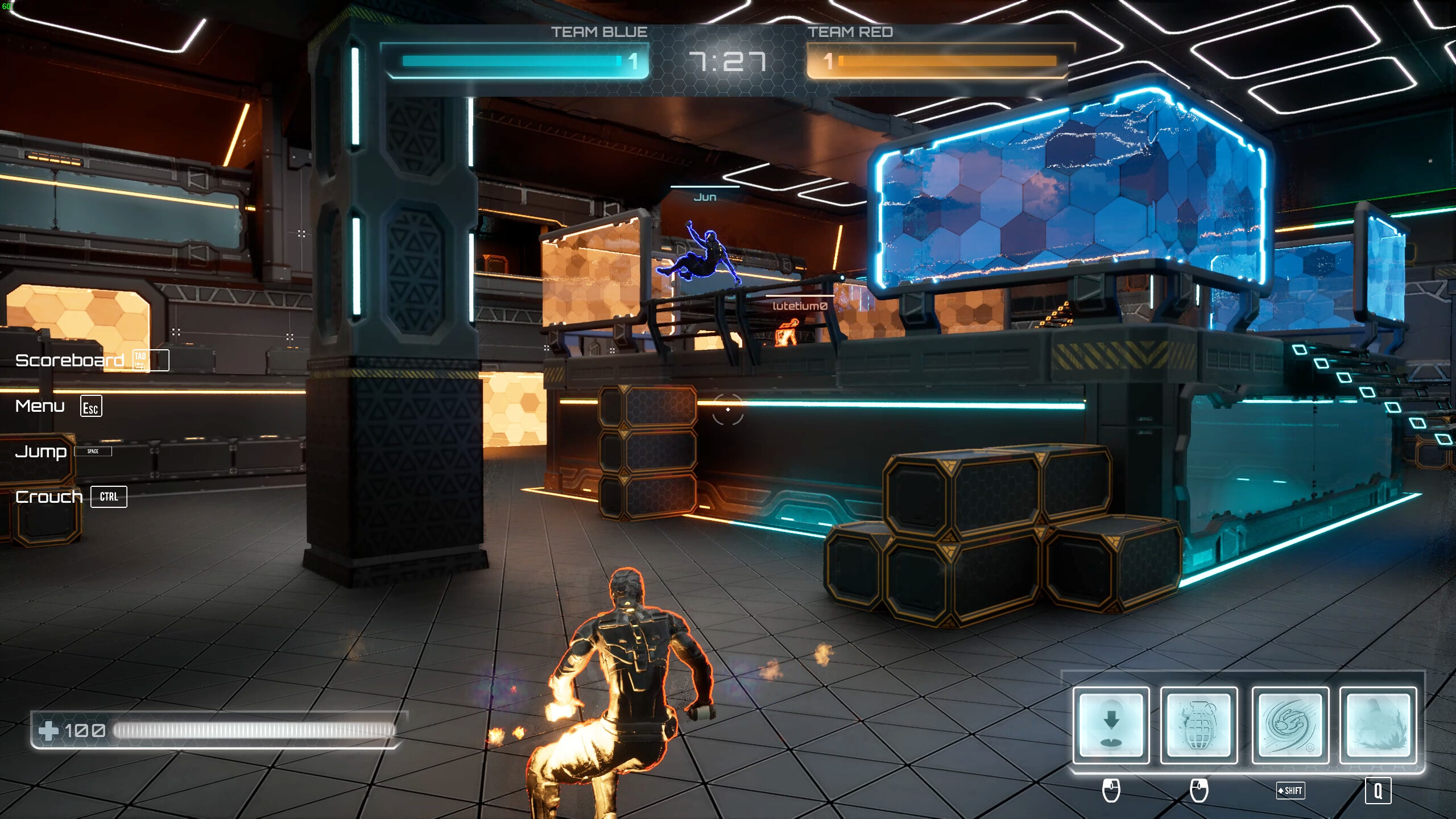Activate the grenade ability icon
Viewport: 1456px width, 819px height.
tap(1197, 725)
